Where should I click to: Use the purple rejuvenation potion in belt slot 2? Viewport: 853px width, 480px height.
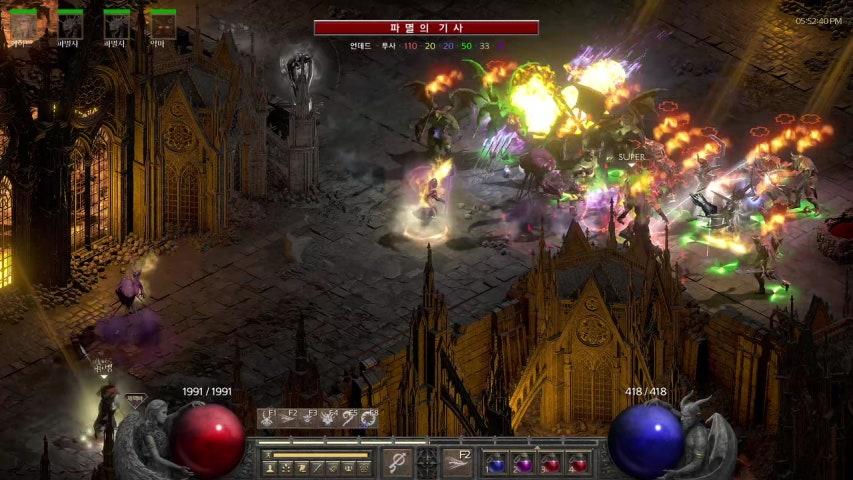click(x=523, y=463)
